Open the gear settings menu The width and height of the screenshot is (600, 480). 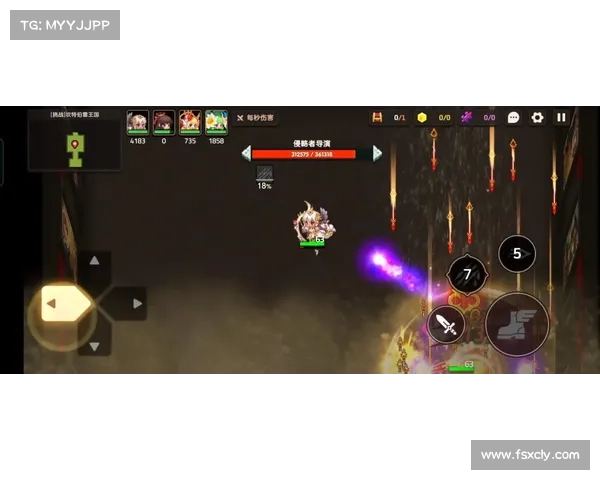tap(537, 117)
